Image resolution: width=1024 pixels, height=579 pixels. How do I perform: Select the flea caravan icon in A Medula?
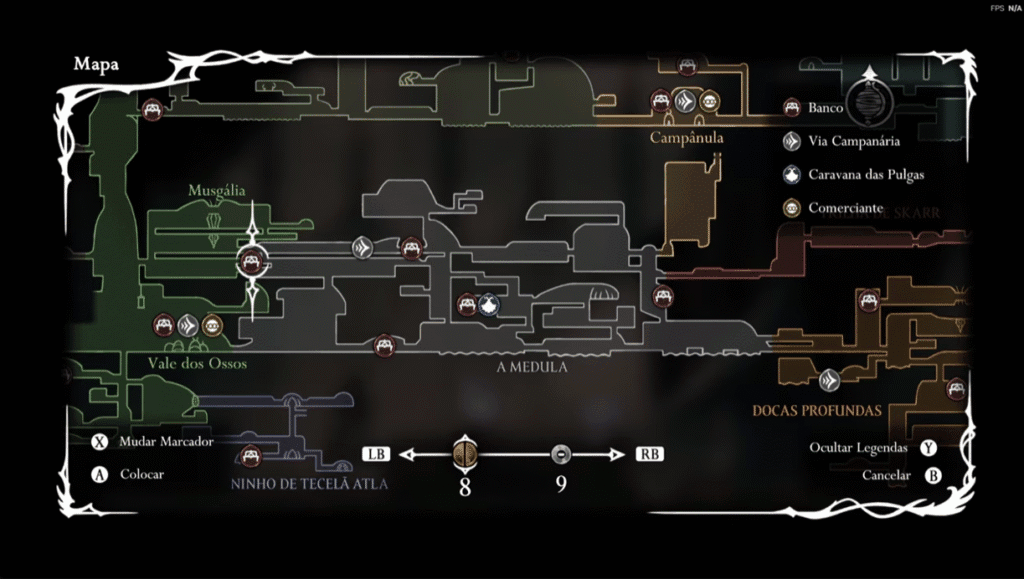489,305
